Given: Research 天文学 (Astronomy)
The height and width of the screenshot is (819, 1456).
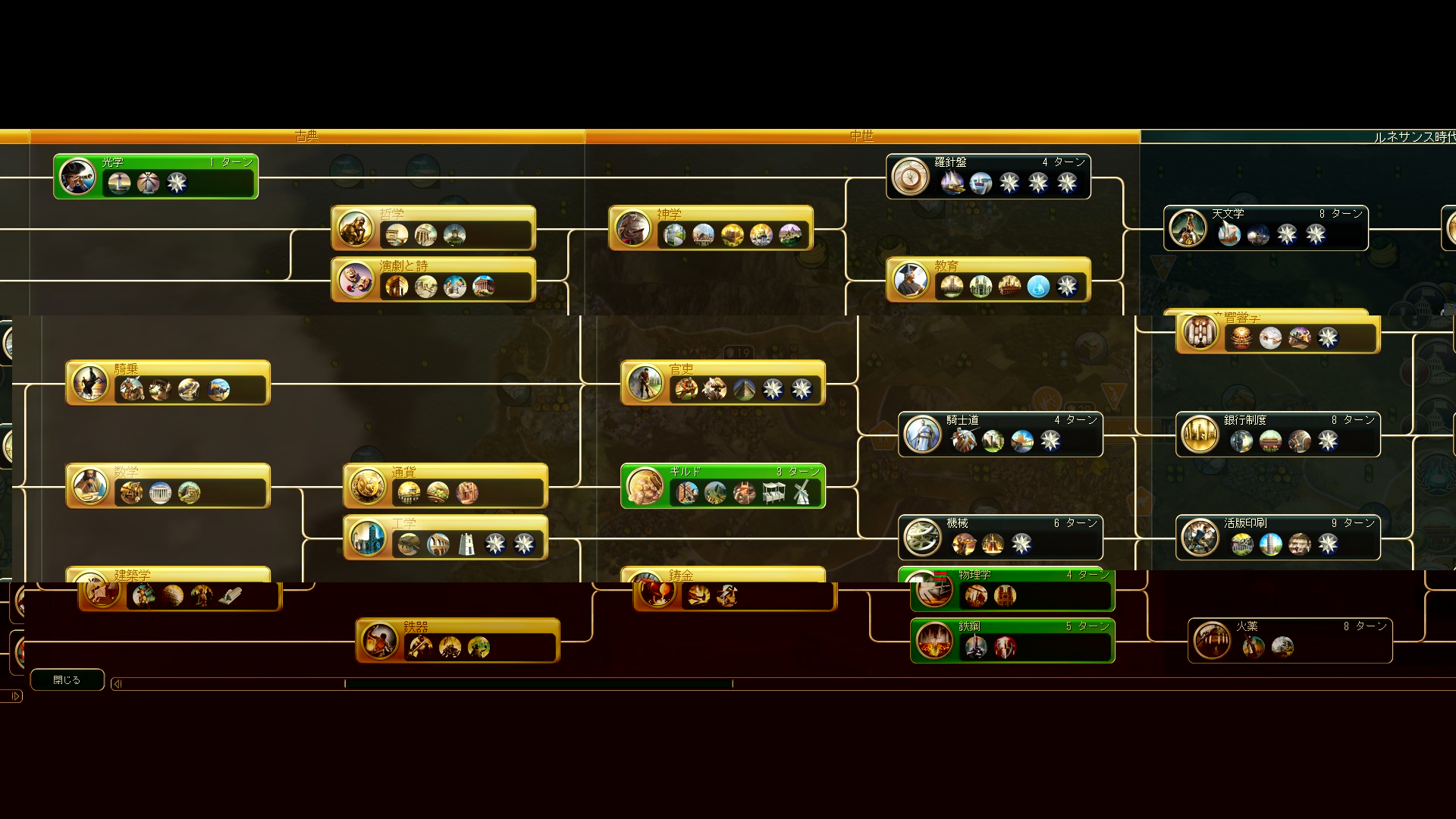Looking at the screenshot, I should tap(1266, 228).
